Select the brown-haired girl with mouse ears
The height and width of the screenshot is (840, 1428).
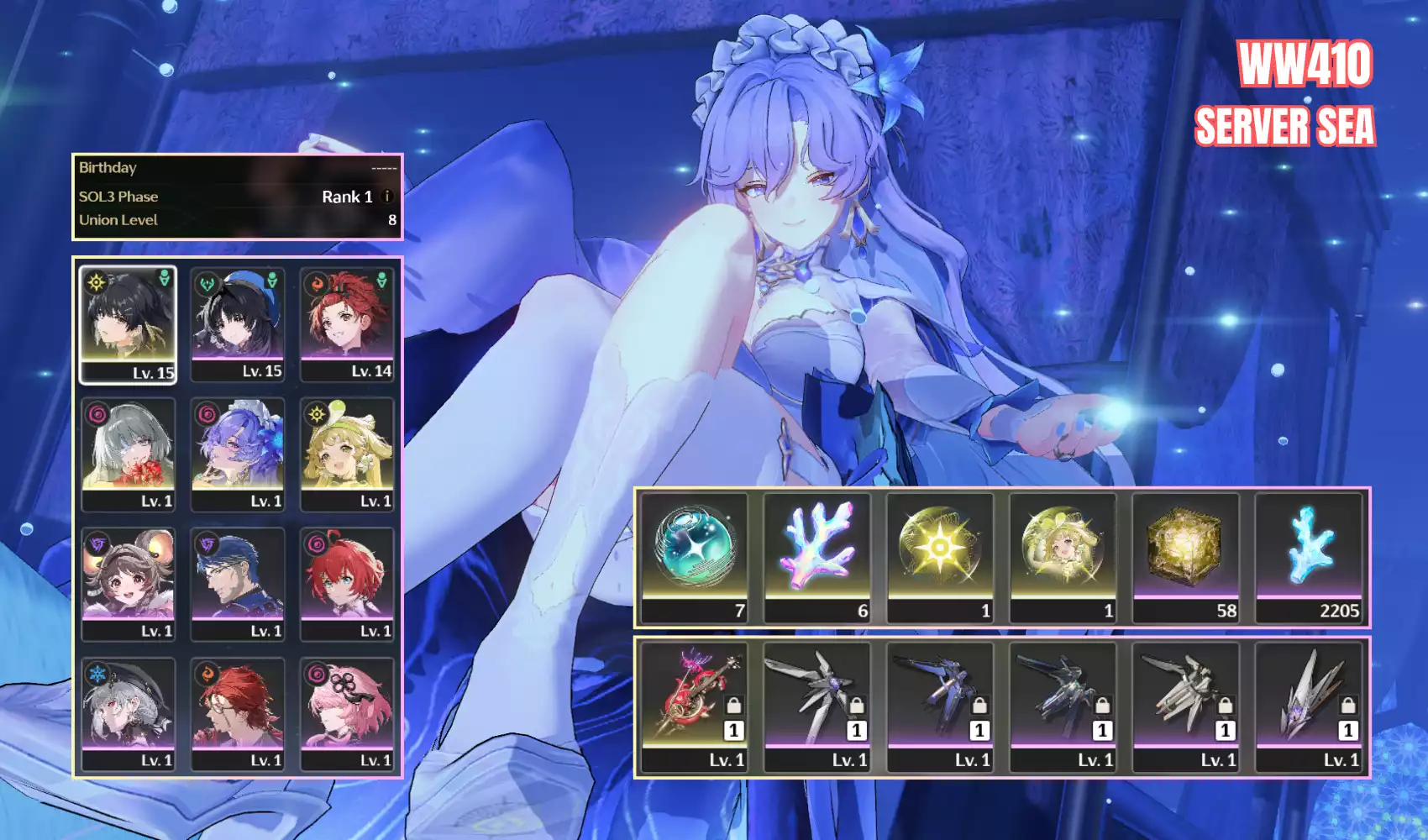click(128, 585)
